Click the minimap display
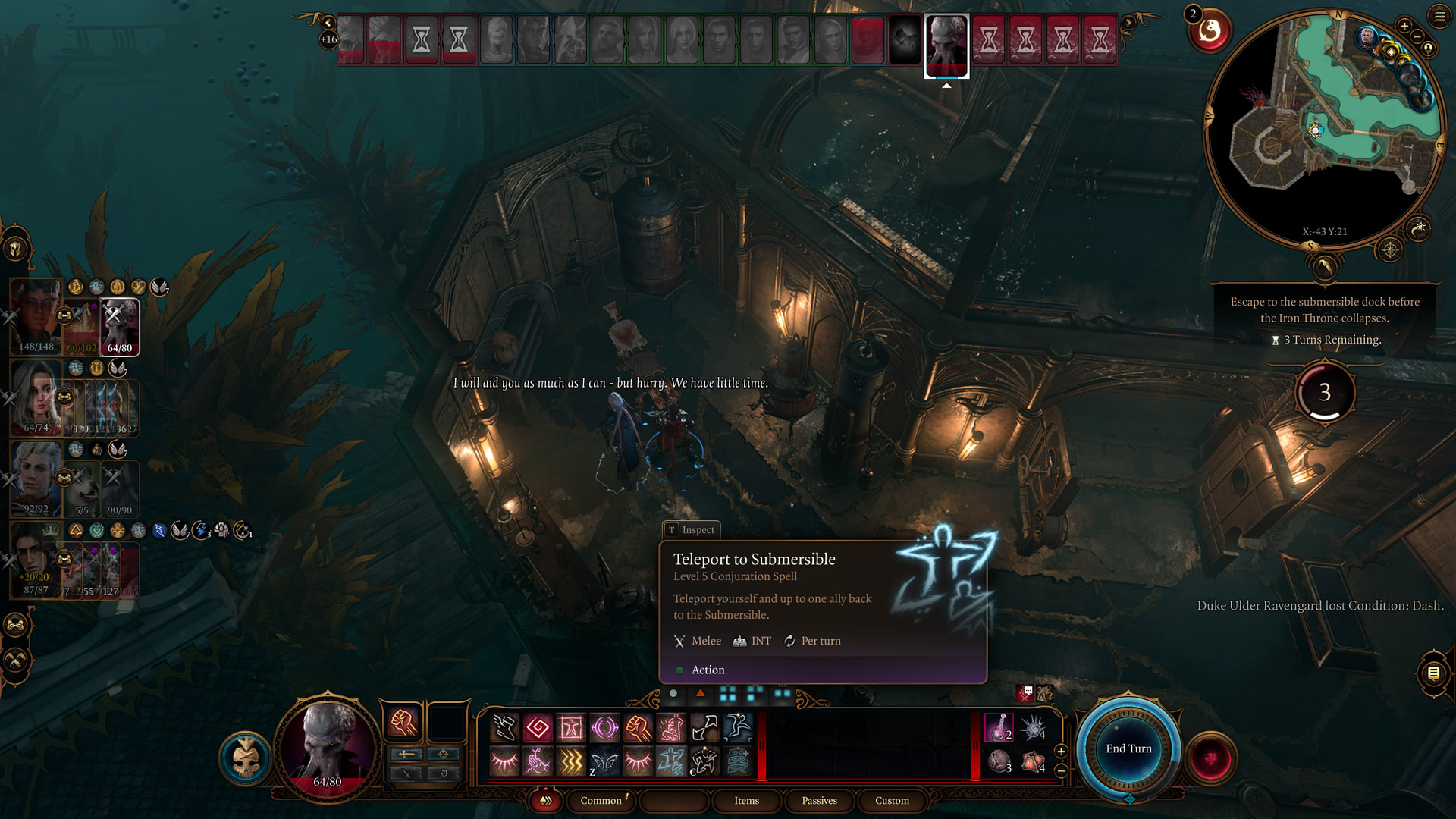1456x819 pixels. click(1323, 129)
